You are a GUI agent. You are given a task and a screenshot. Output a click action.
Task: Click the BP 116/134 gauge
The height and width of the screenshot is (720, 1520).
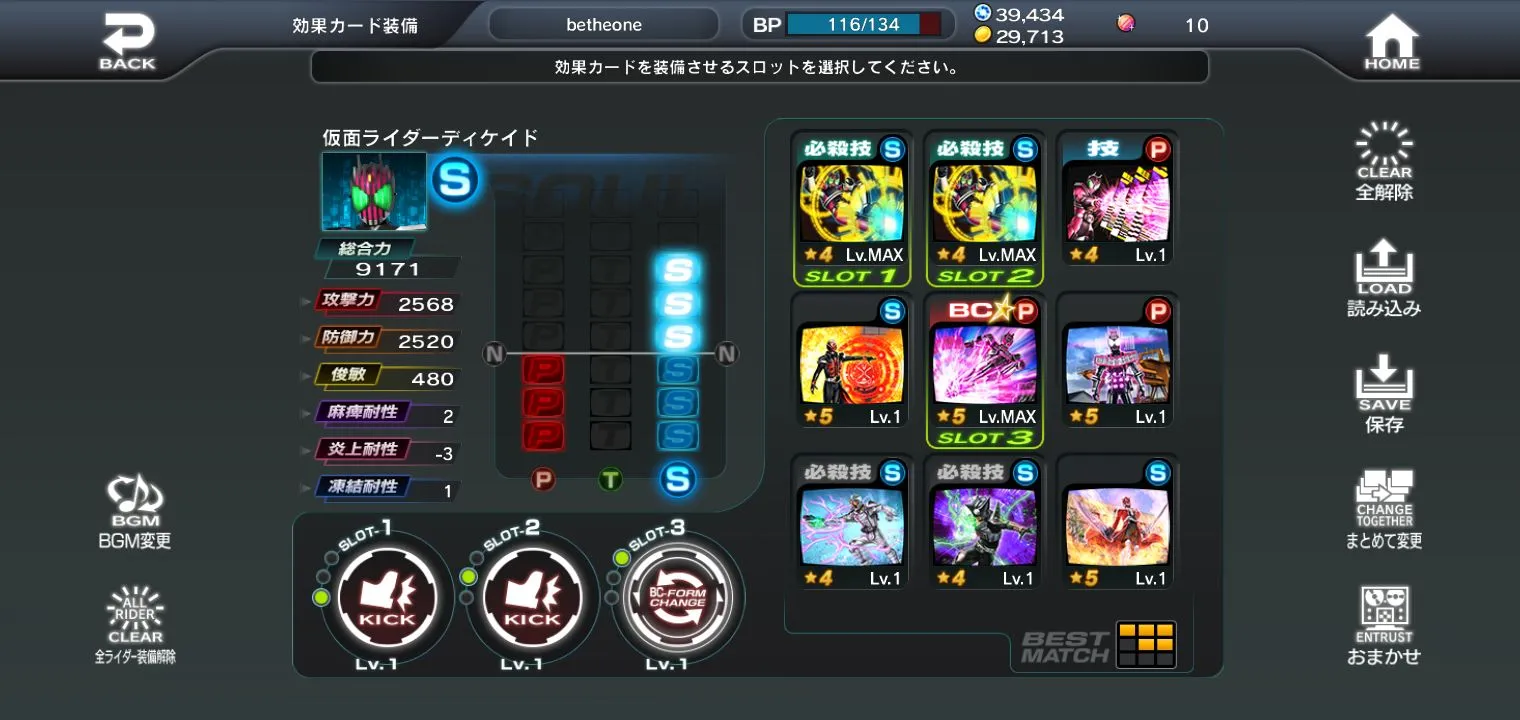(x=845, y=23)
